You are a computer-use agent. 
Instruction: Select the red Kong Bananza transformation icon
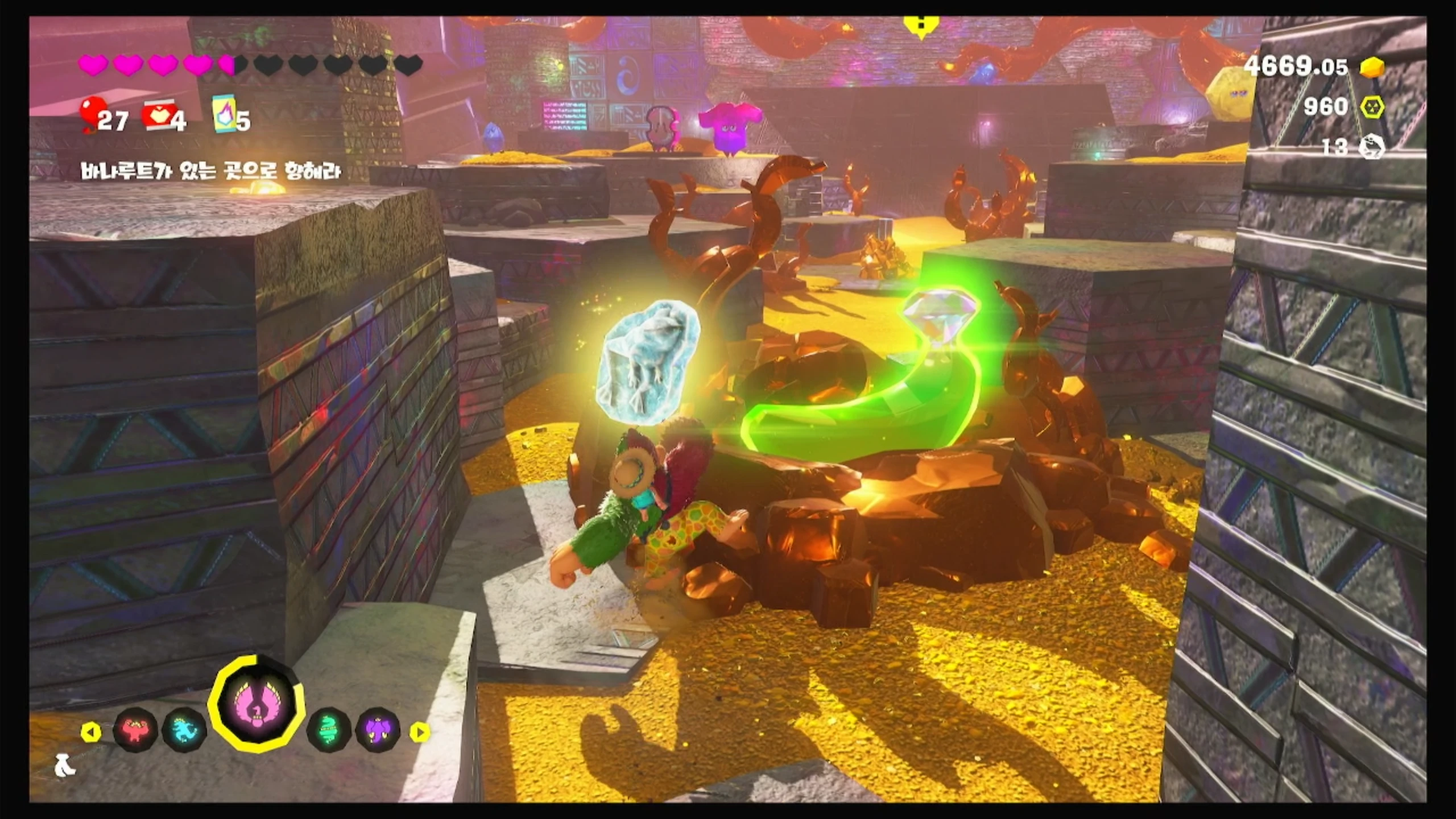[135, 730]
